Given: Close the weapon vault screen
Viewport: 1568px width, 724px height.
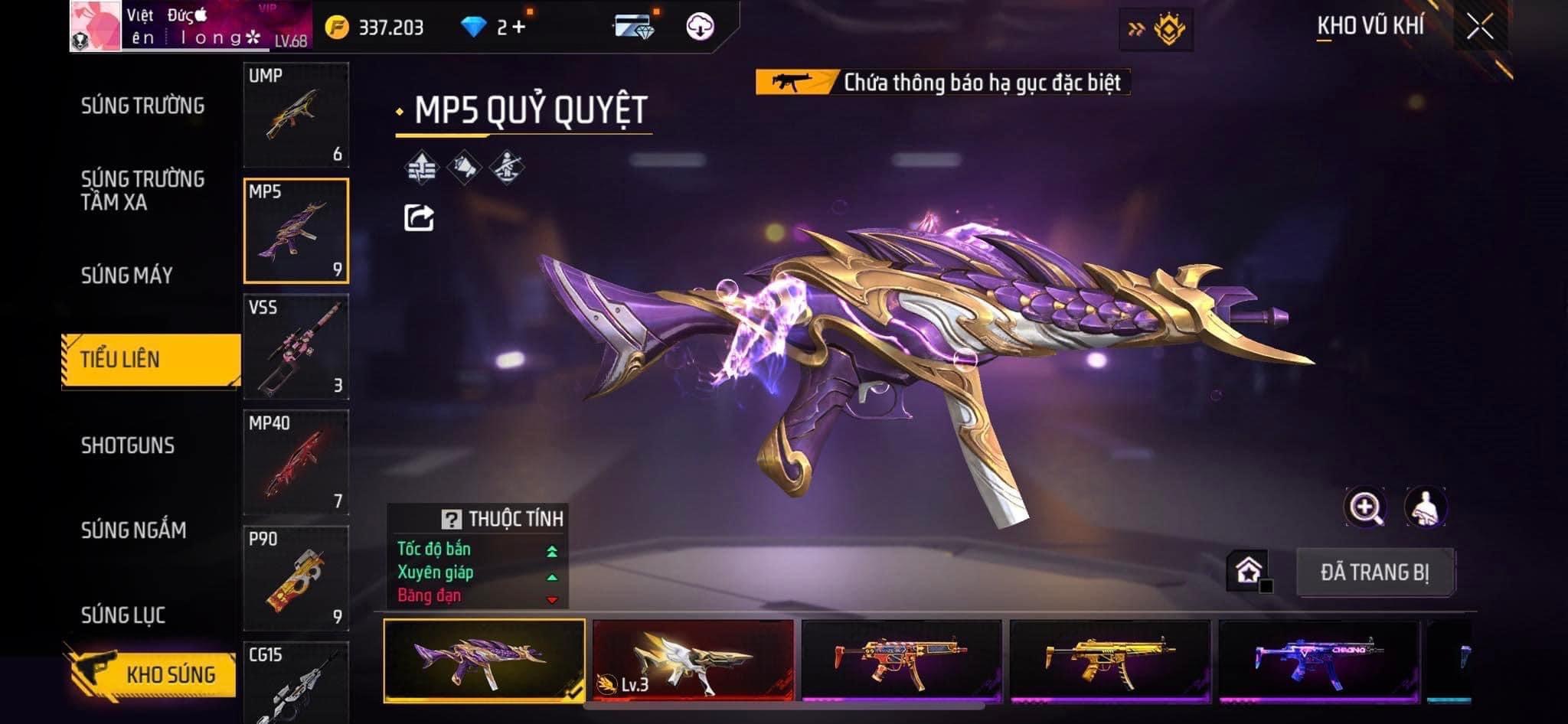Looking at the screenshot, I should tap(1480, 28).
